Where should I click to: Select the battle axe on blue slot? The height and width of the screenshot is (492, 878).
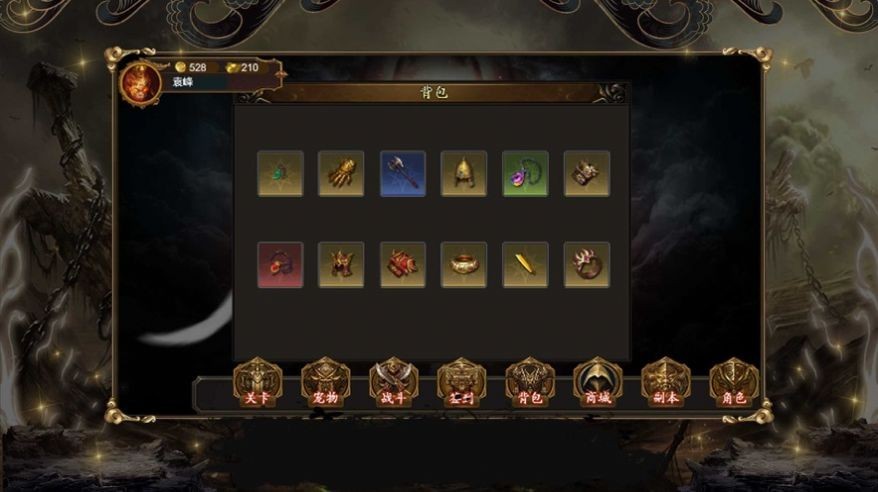403,174
